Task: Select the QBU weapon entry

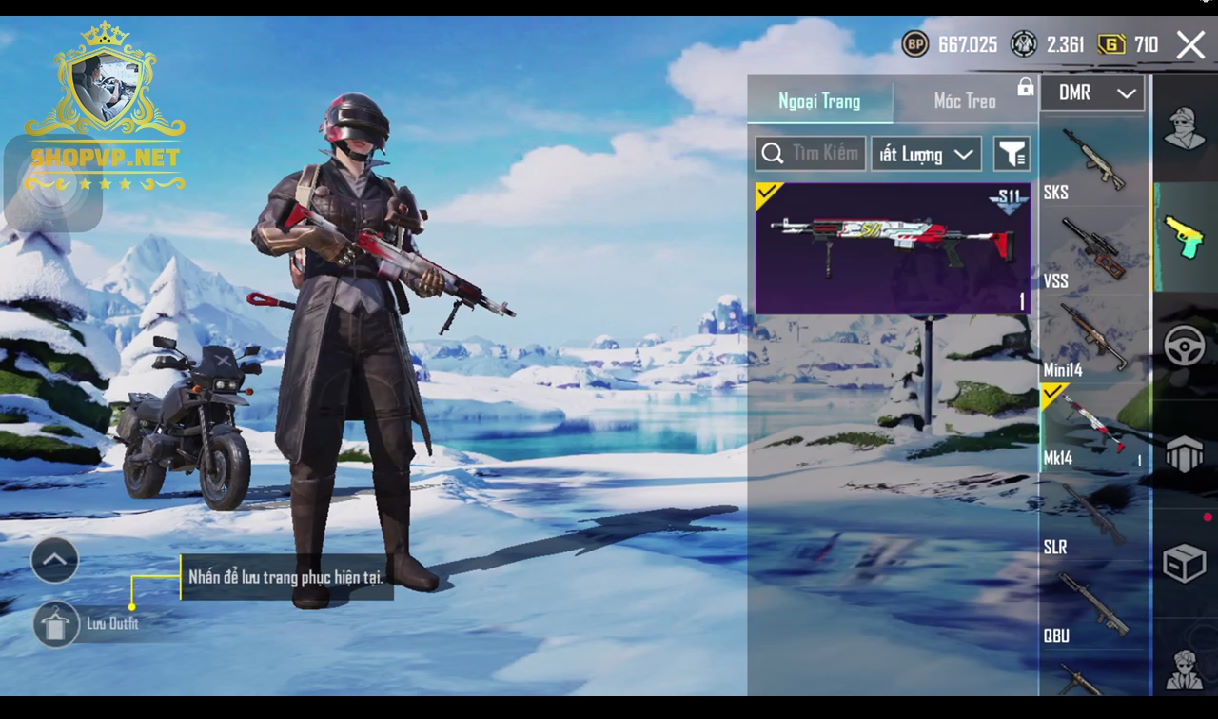Action: coord(1094,606)
